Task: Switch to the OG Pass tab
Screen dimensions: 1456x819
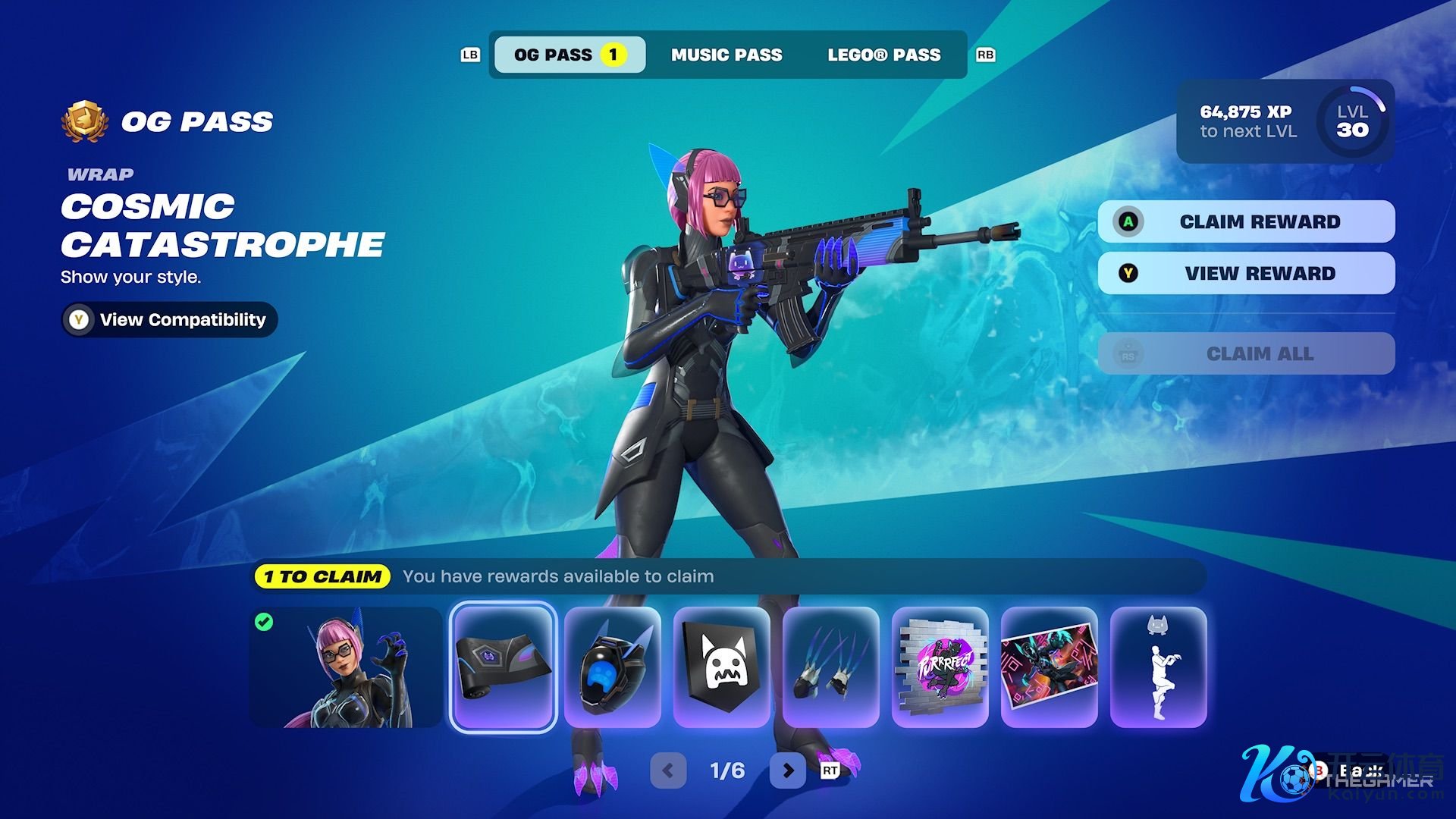Action: pyautogui.click(x=569, y=55)
